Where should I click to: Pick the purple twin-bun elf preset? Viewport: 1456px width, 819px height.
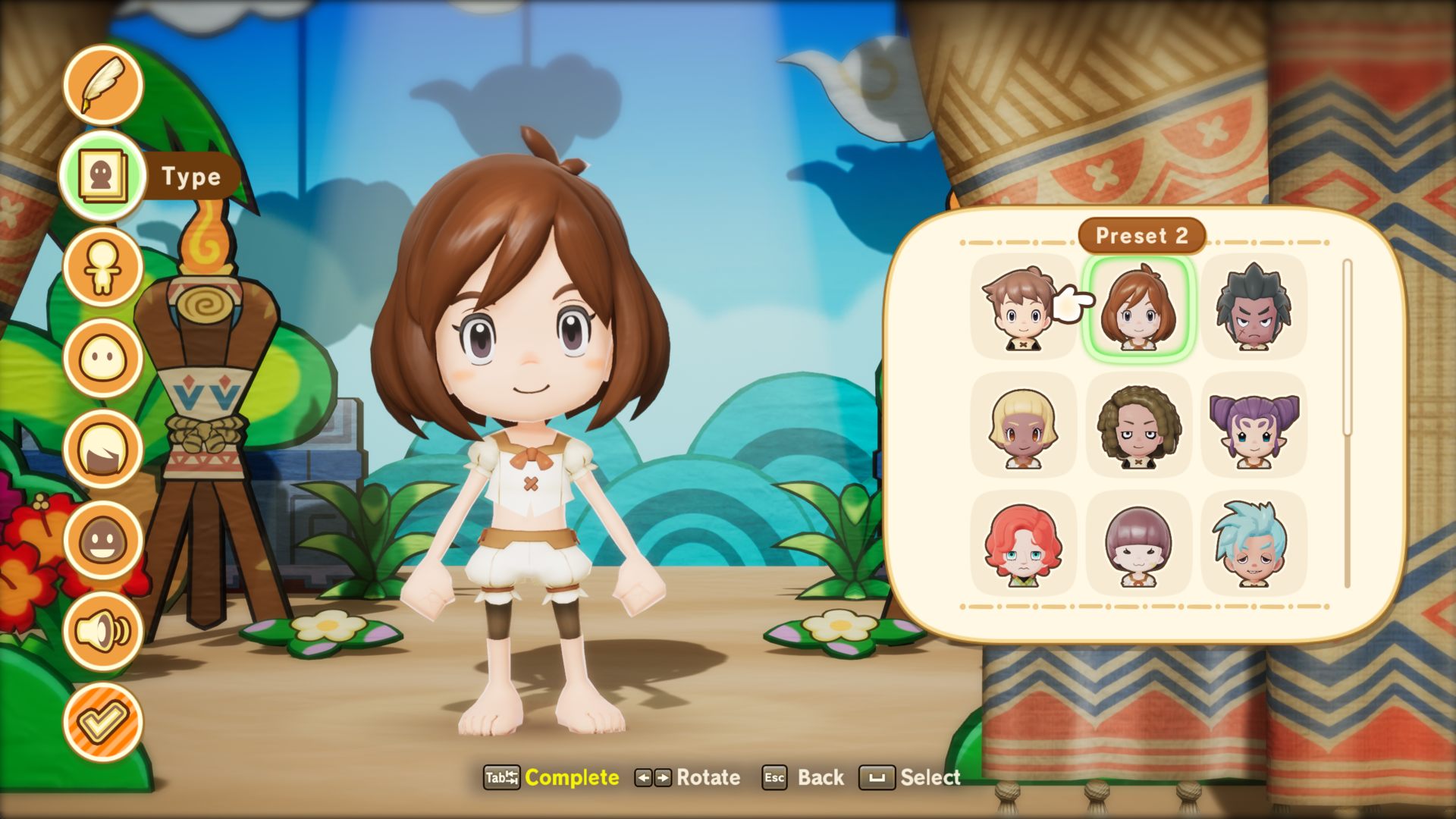tap(1254, 425)
